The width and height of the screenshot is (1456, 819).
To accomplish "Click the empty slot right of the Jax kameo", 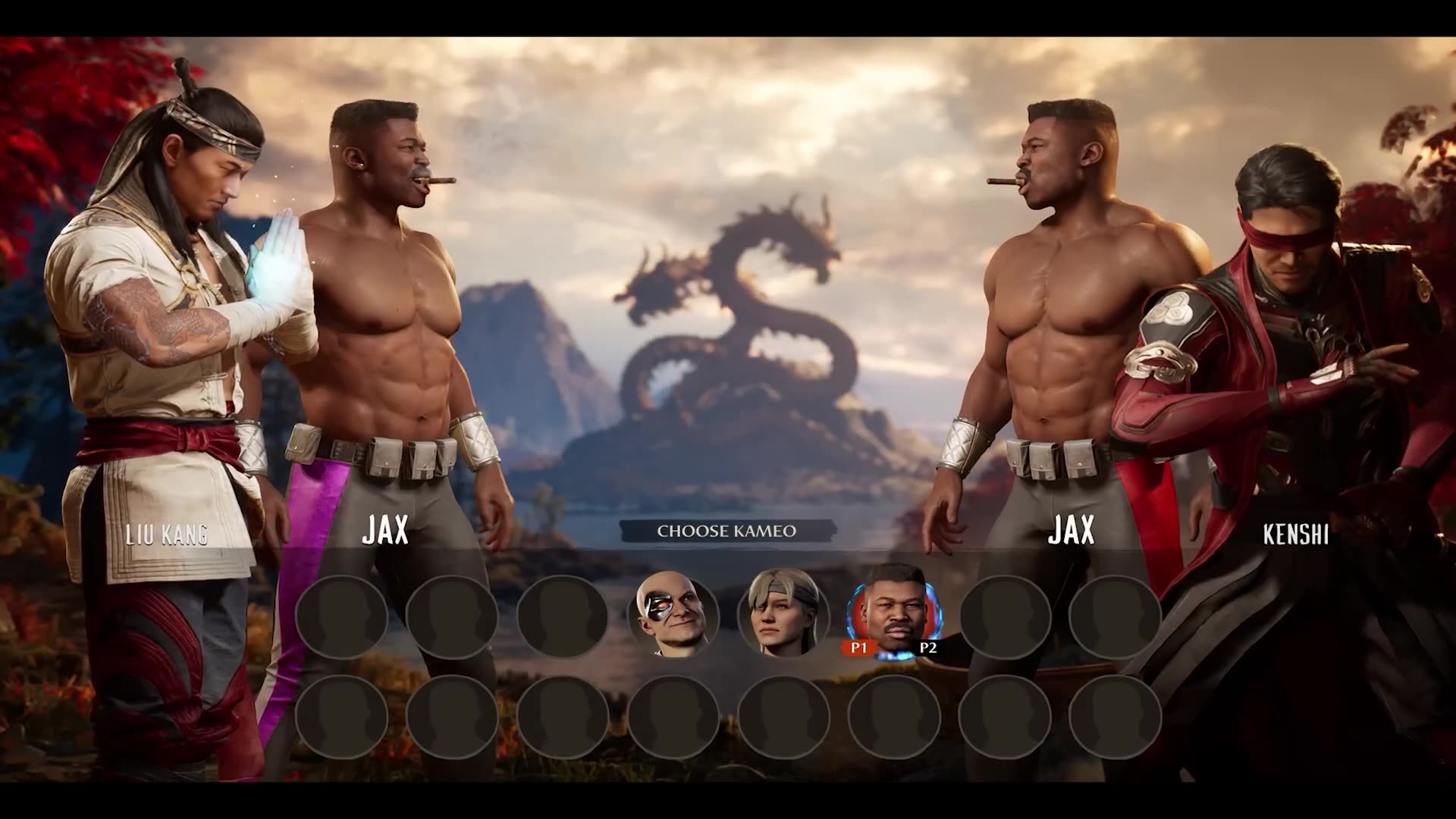I will (x=1005, y=617).
